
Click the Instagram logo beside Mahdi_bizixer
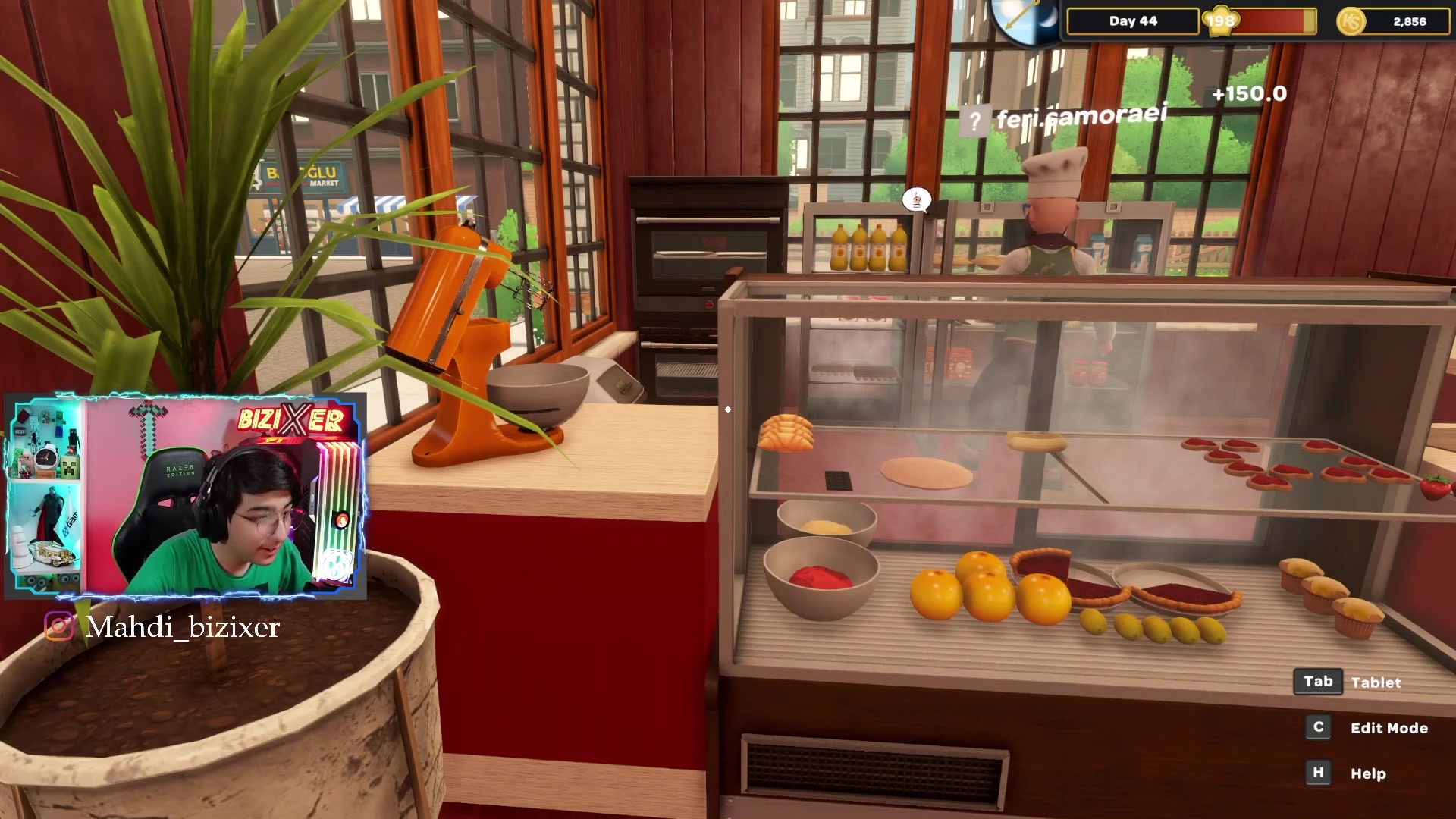click(x=59, y=626)
